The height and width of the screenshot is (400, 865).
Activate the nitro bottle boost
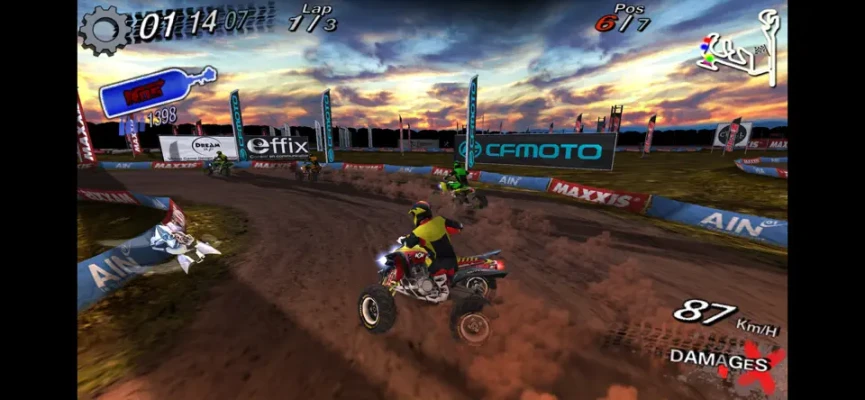click(155, 93)
